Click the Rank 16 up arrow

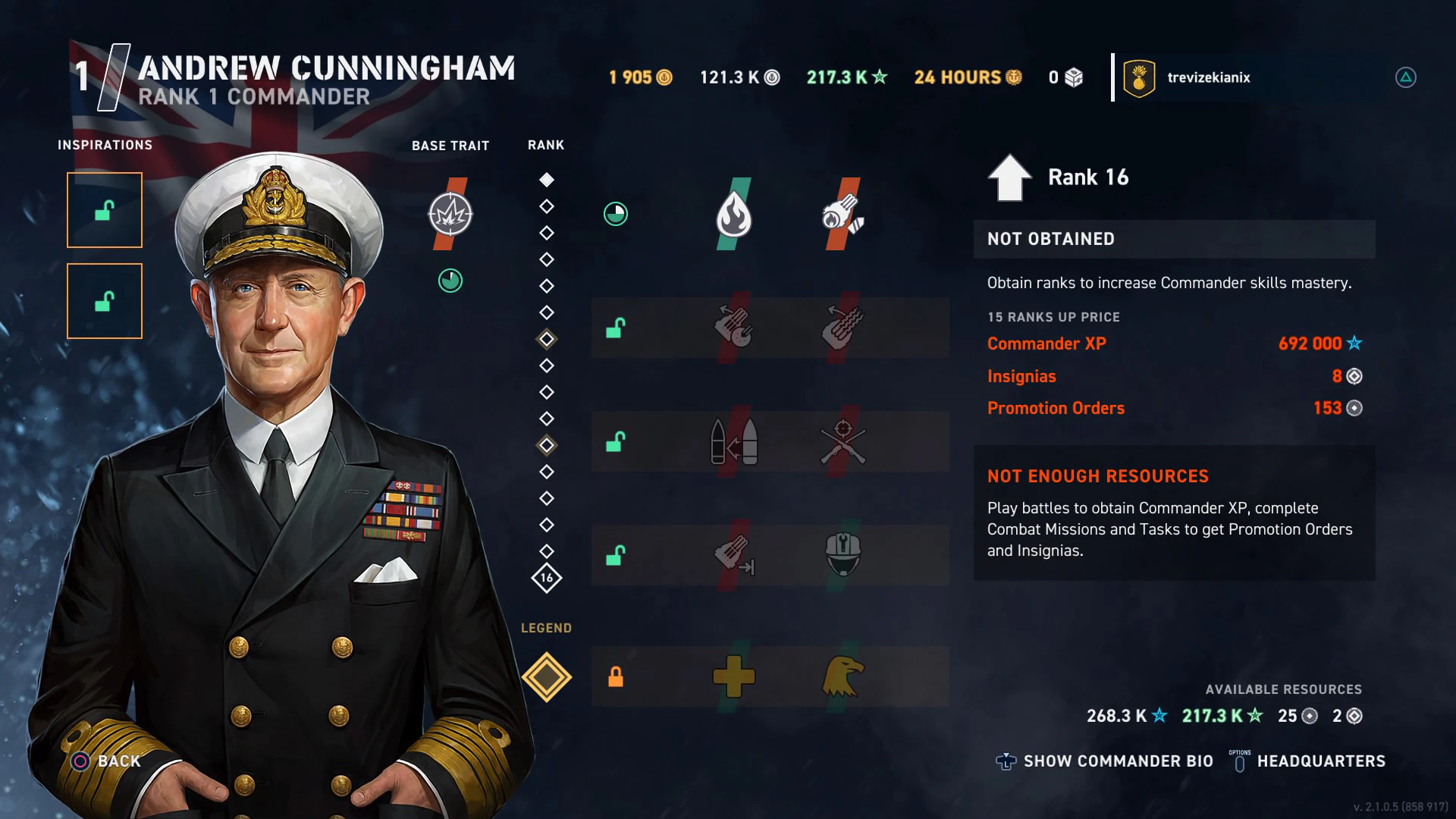1009,177
